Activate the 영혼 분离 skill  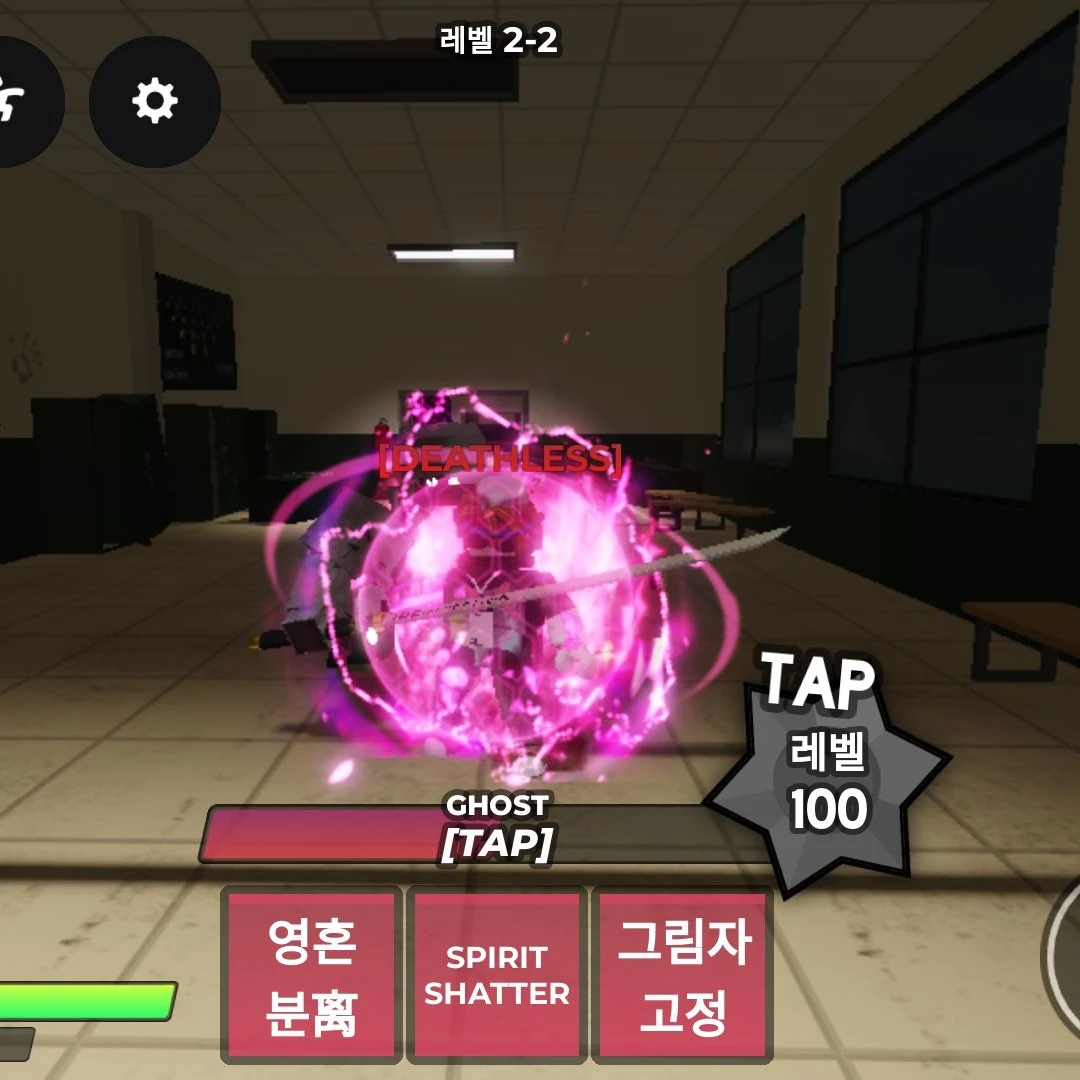click(x=312, y=975)
